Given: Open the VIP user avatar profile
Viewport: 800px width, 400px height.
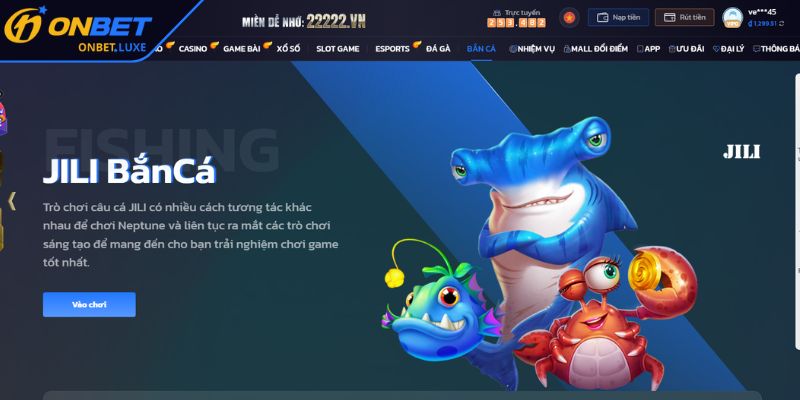Looking at the screenshot, I should [733, 18].
